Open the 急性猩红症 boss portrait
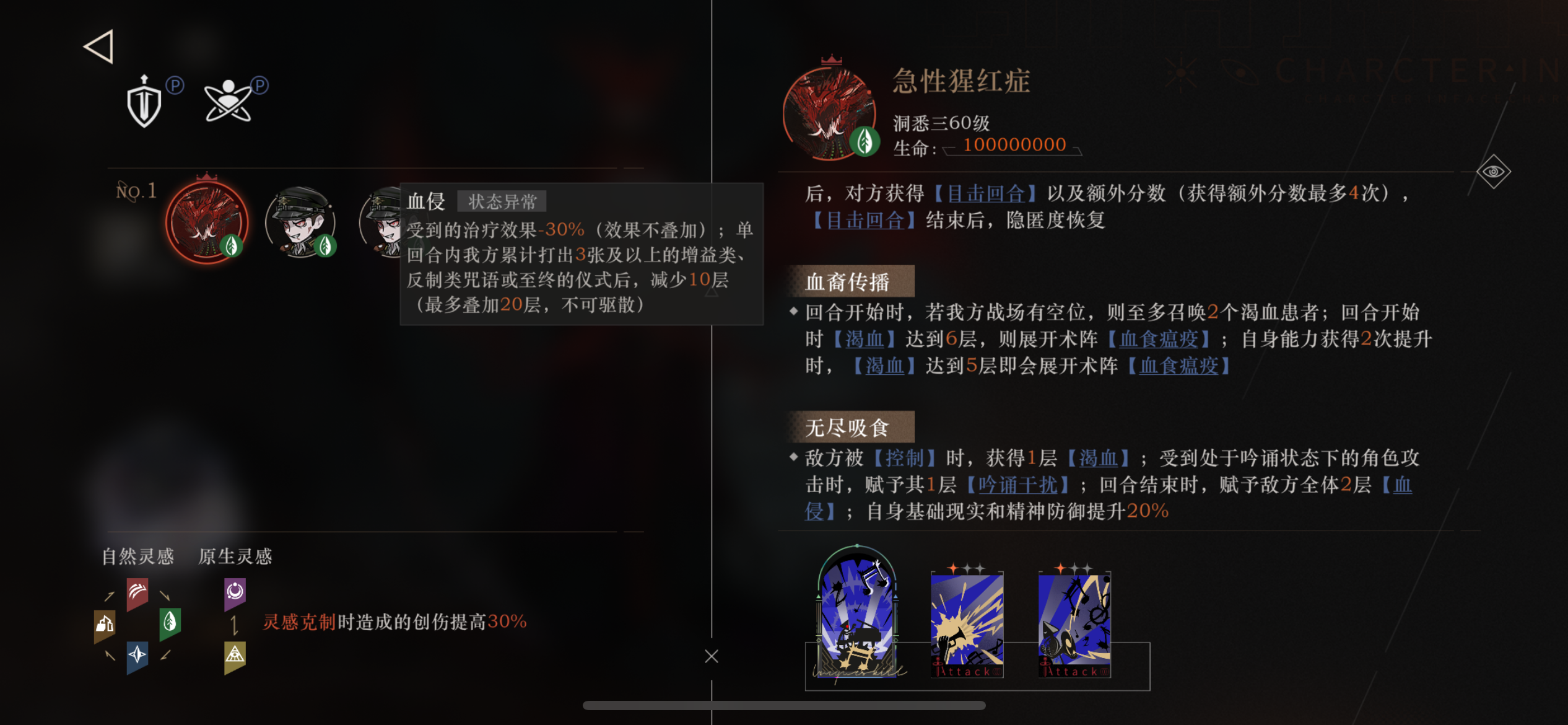This screenshot has width=1568, height=725. [830, 112]
